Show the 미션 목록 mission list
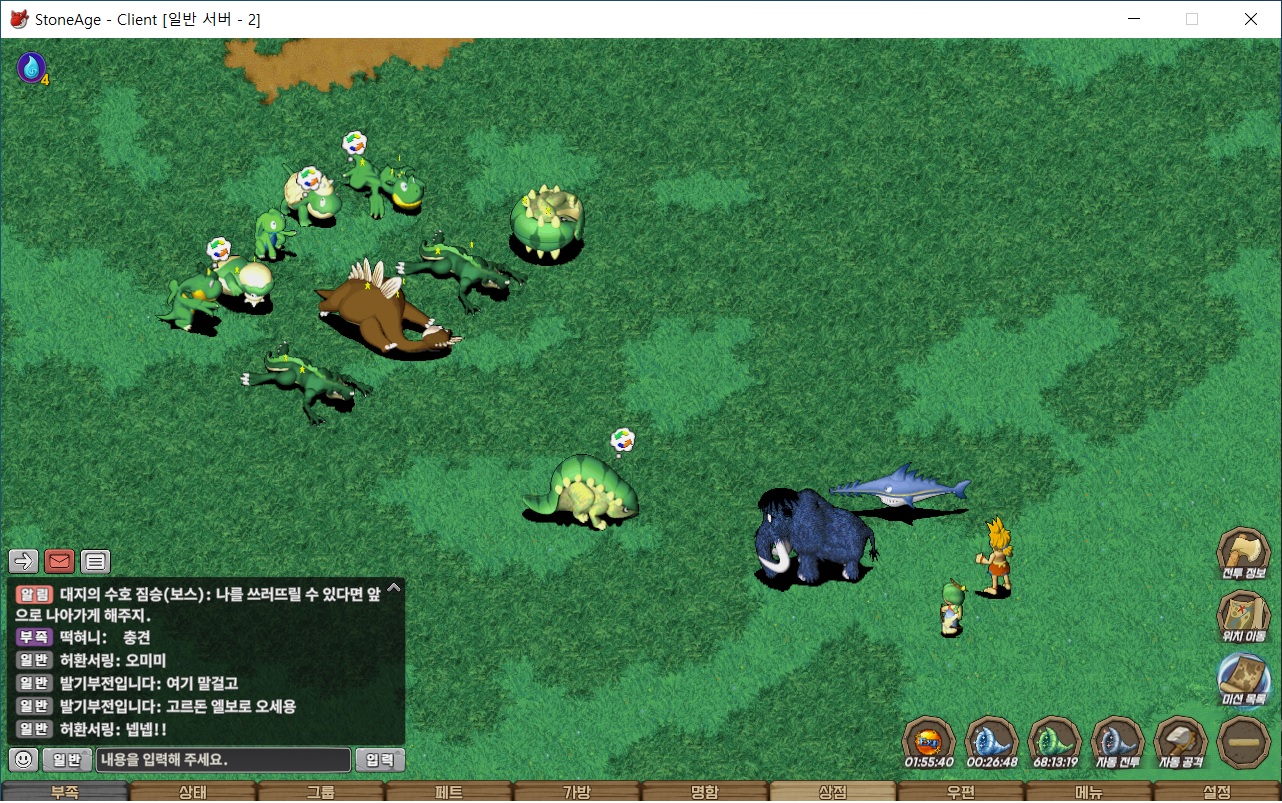 pos(1243,678)
